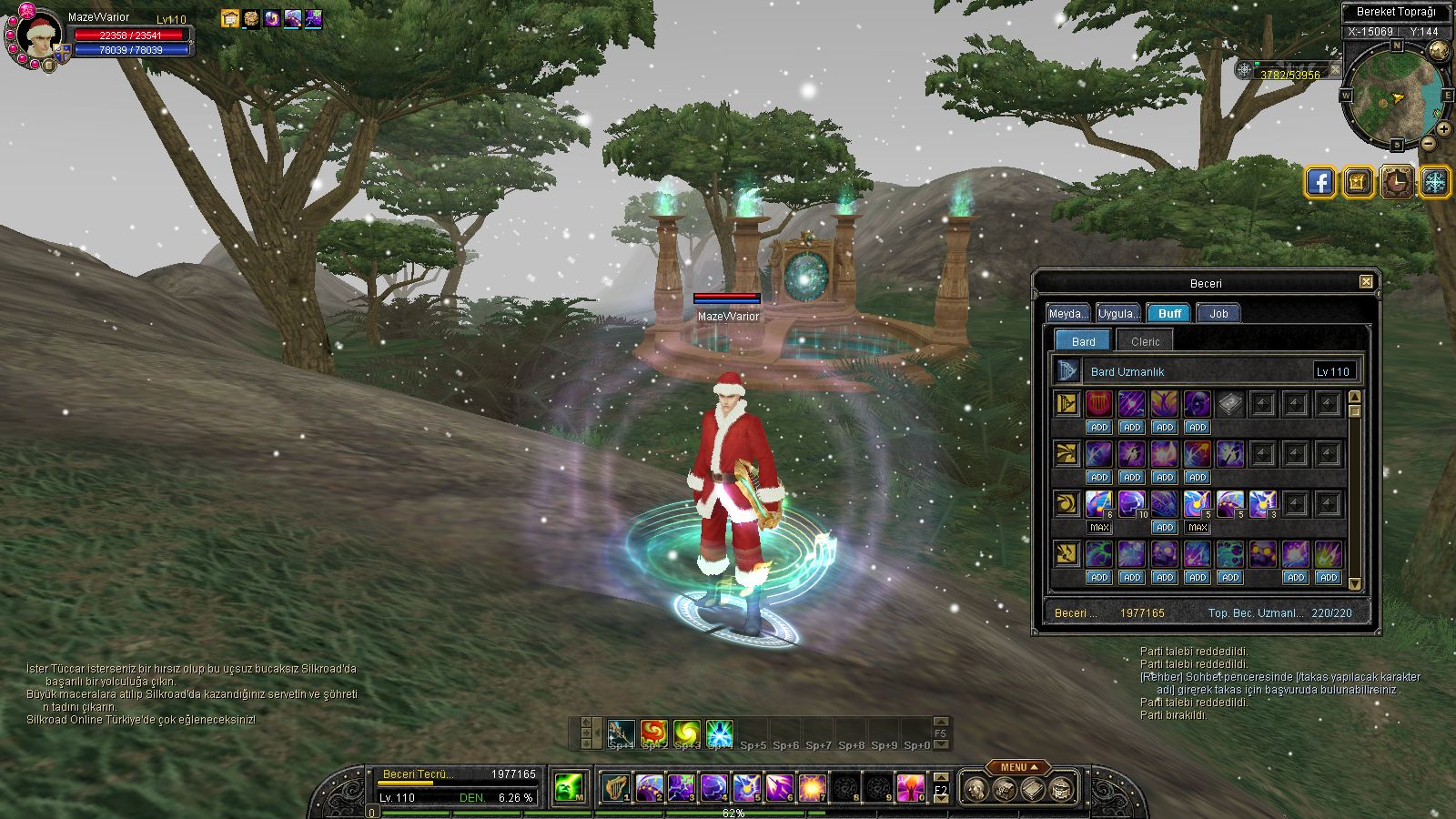Click the snowflake event icon

pos(1435,182)
